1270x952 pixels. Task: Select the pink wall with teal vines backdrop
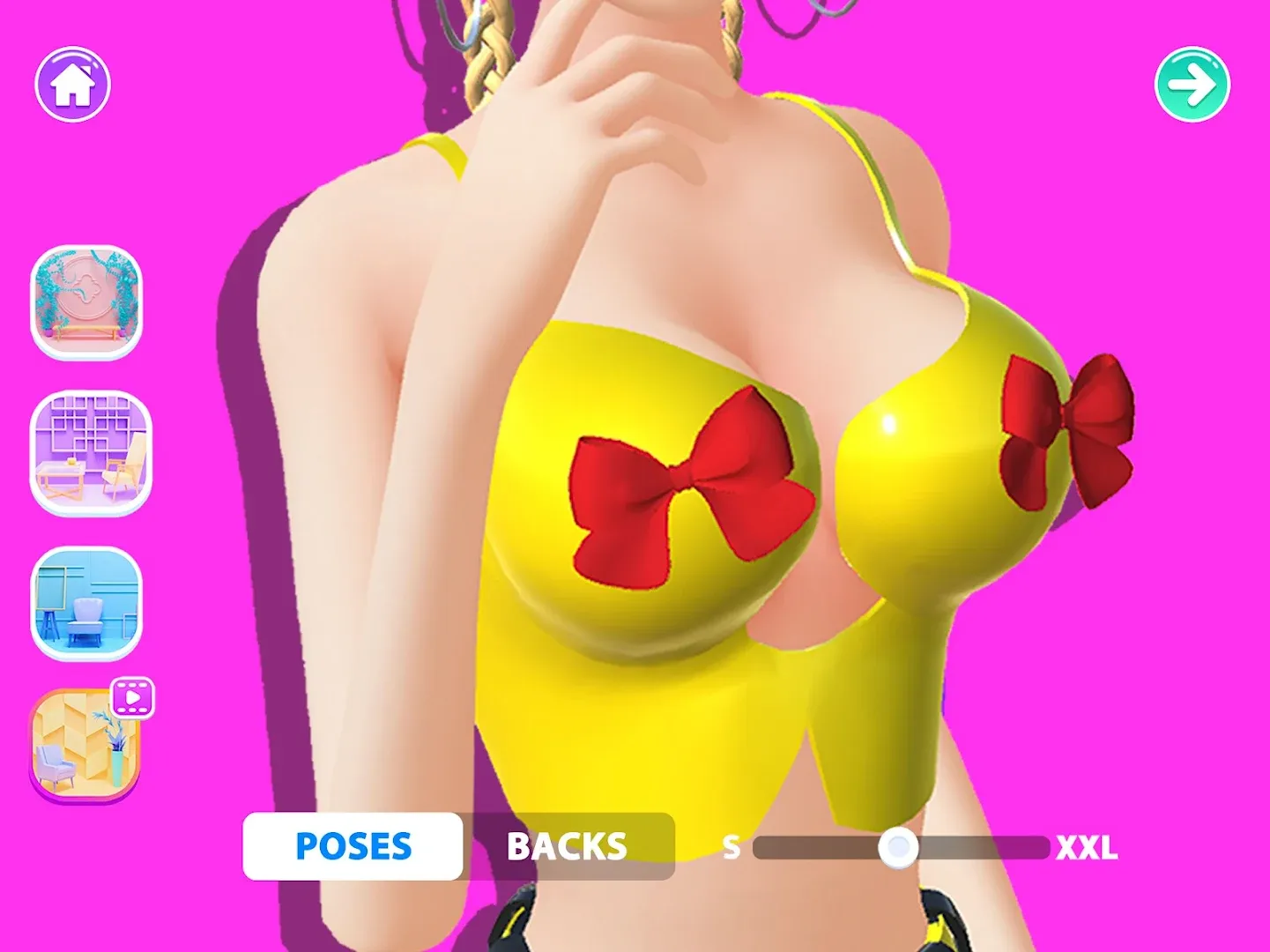coord(86,301)
